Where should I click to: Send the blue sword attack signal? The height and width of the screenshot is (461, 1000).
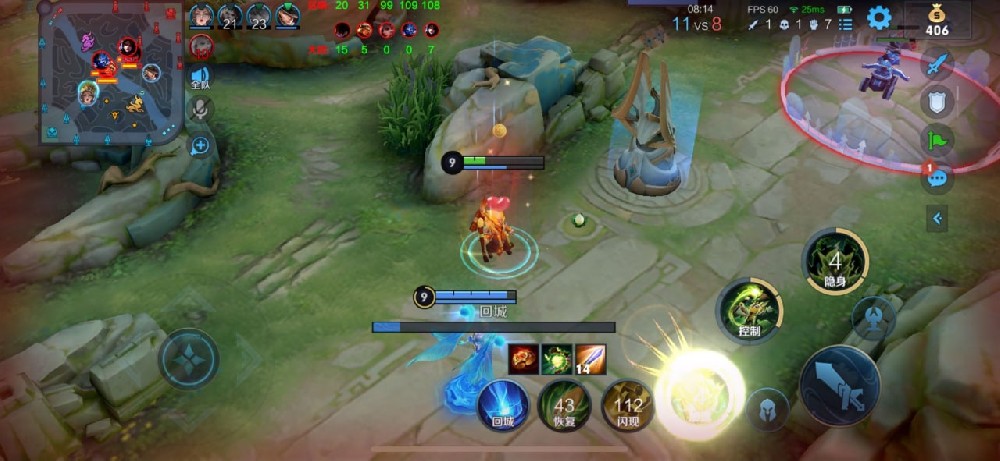[x=937, y=65]
